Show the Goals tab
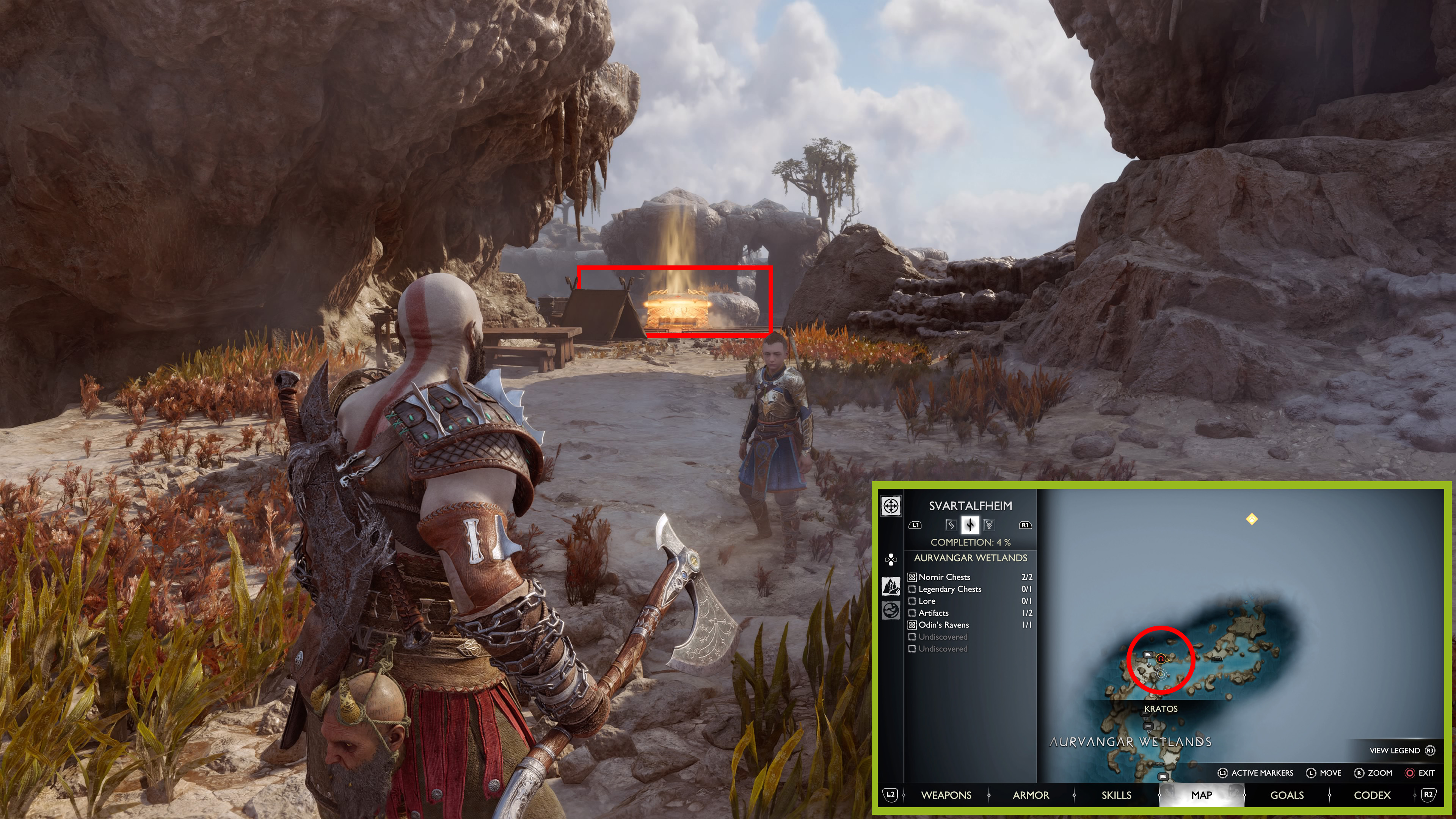This screenshot has height=819, width=1456. pos(1287,795)
